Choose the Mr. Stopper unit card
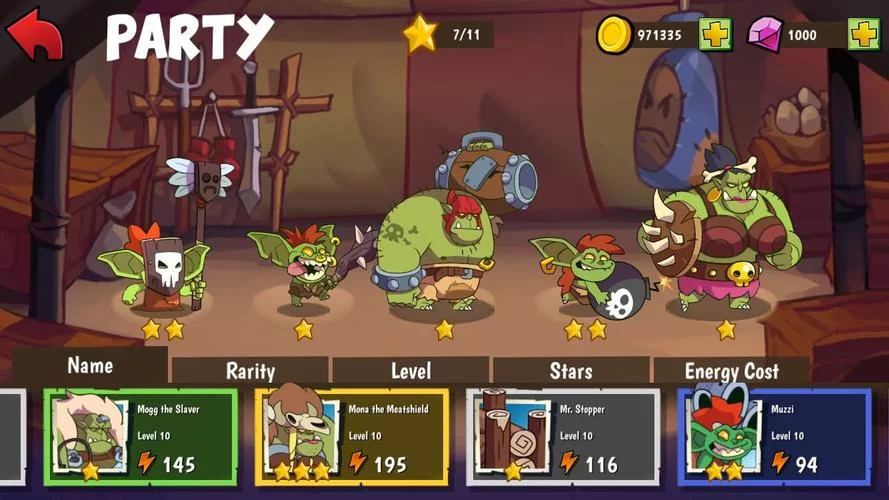889x500 pixels. (562, 437)
